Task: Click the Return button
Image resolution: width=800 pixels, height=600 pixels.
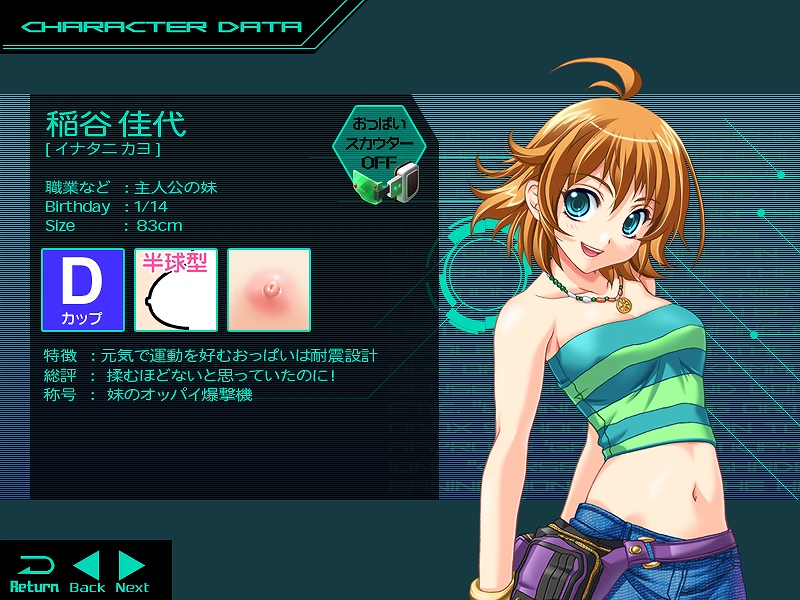Action: click(x=34, y=573)
